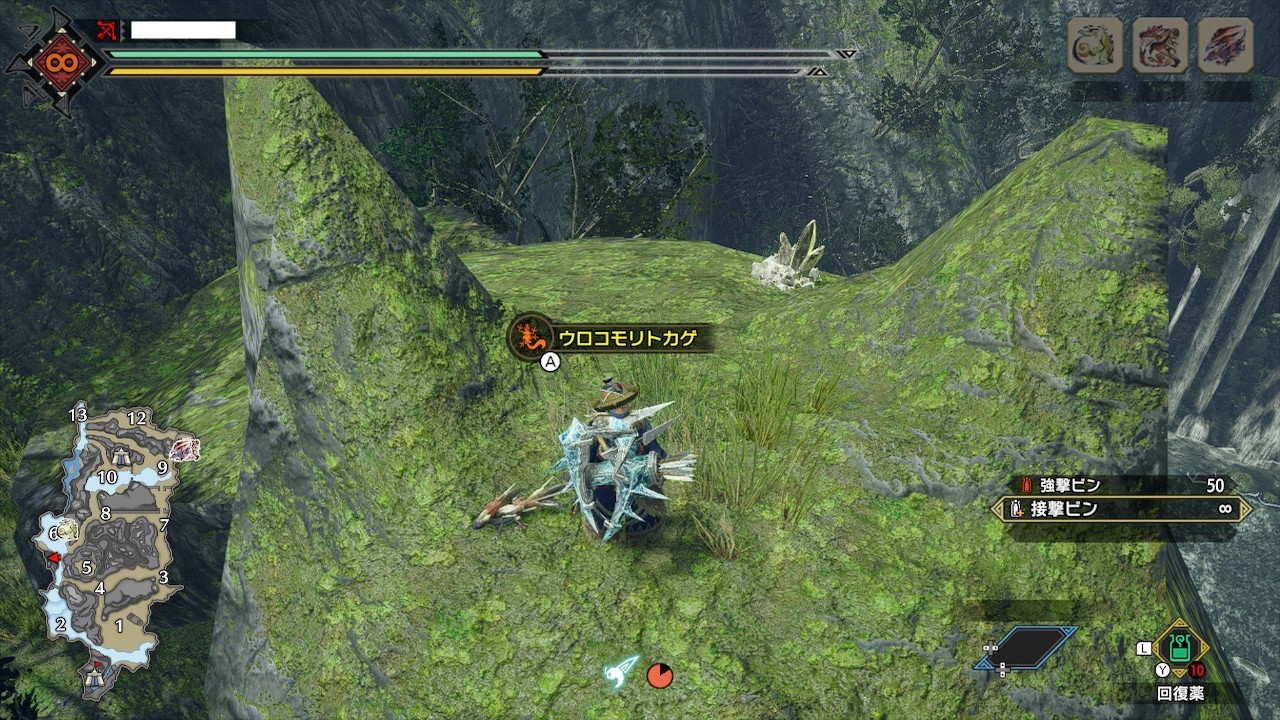The width and height of the screenshot is (1280, 720).
Task: Select the monster marker near area 9
Action: 185,450
